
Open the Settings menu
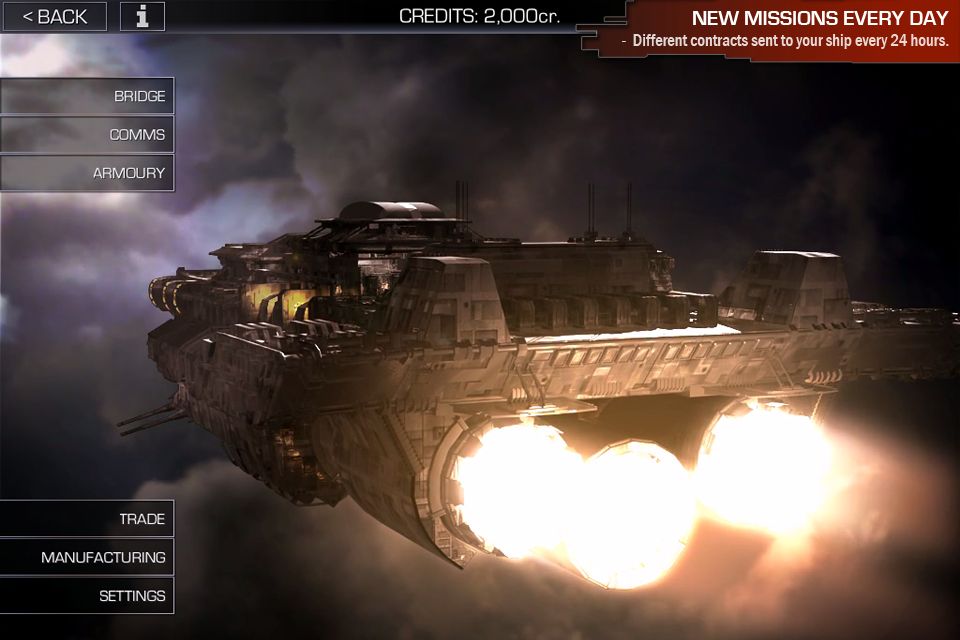[88, 596]
